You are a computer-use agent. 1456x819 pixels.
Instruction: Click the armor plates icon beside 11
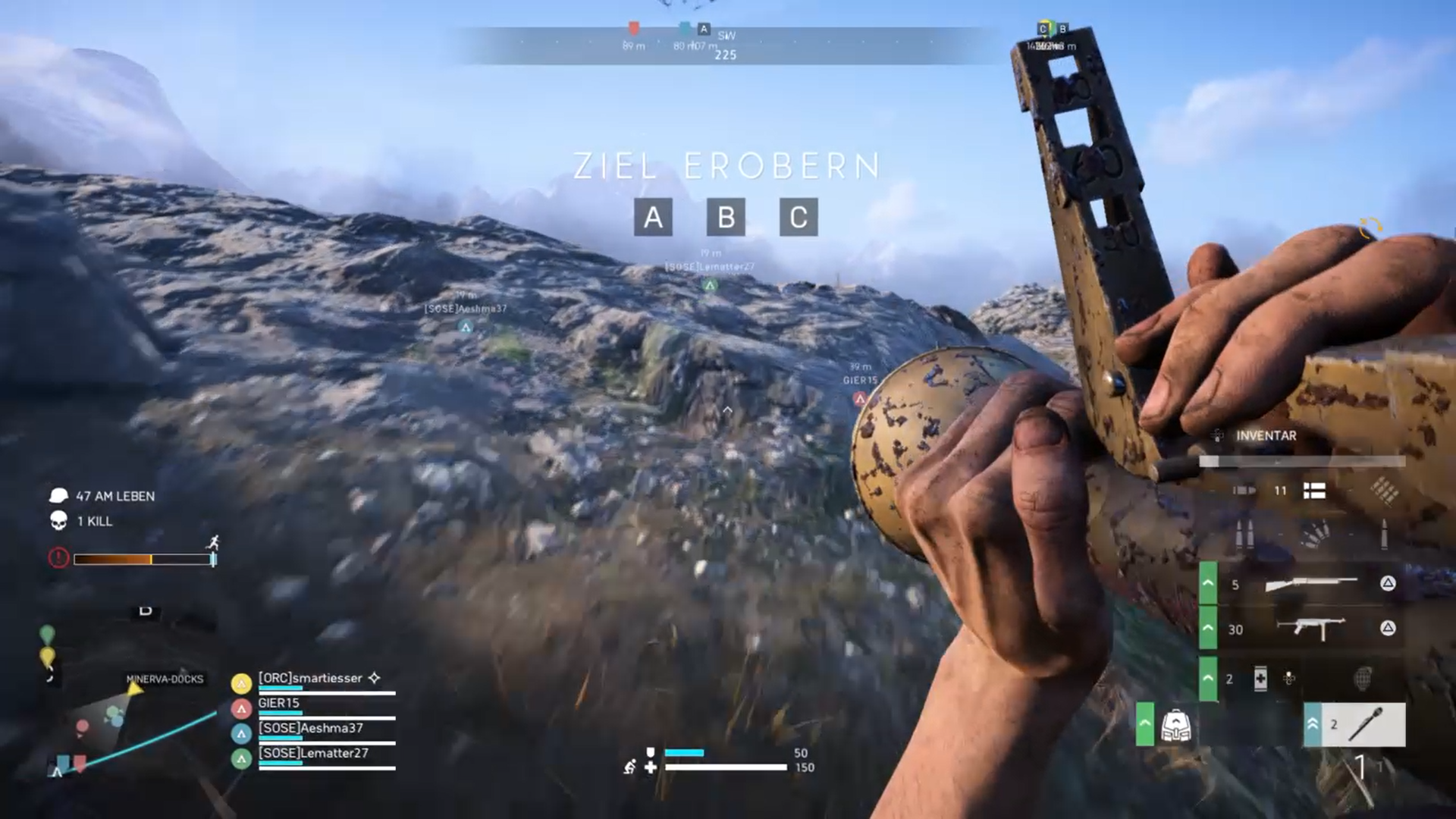click(x=1314, y=491)
